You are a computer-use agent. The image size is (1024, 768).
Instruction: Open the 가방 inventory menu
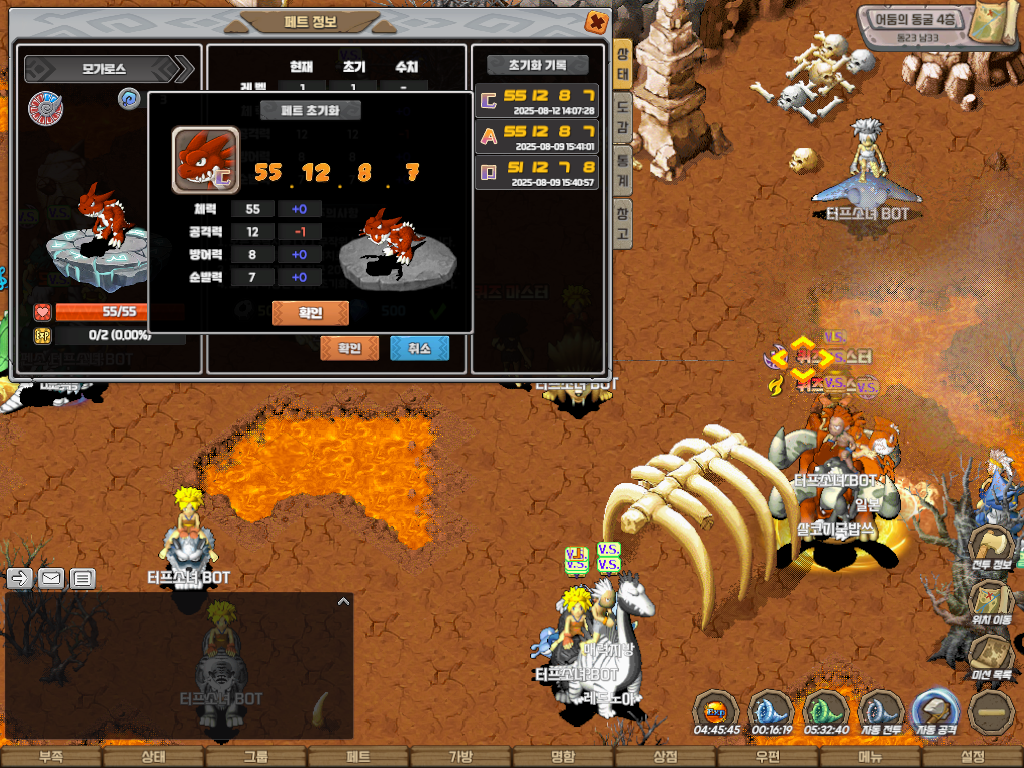(460, 757)
